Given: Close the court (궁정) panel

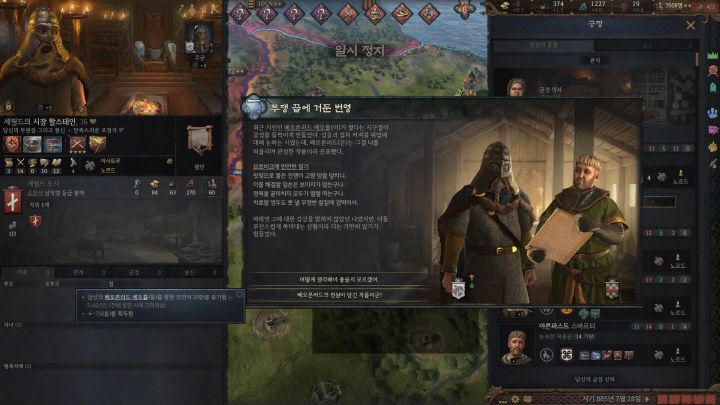Looking at the screenshot, I should coord(691,25).
